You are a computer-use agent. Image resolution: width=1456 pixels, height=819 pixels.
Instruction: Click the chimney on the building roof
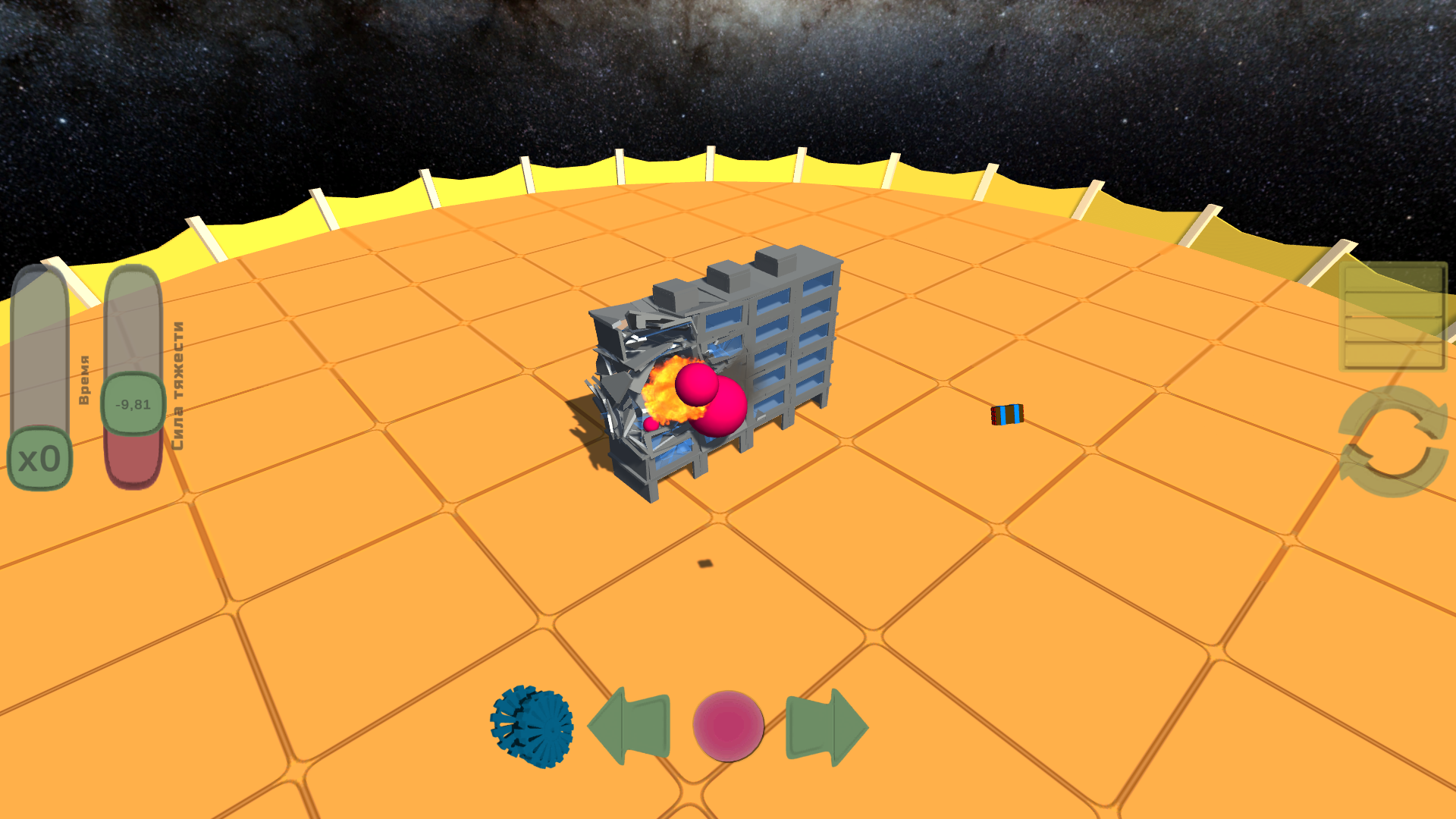coord(773,262)
